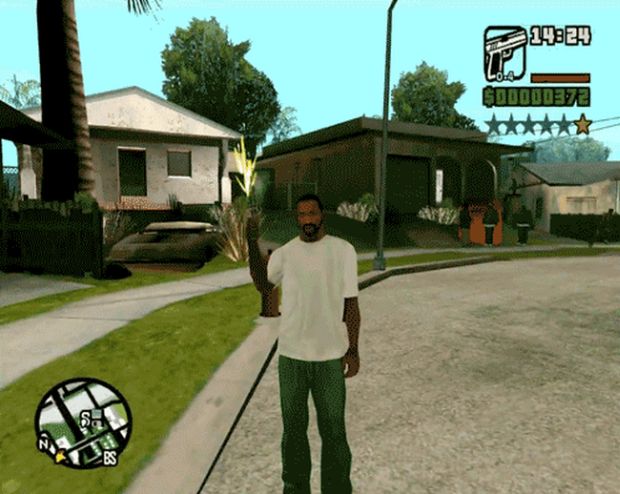The width and height of the screenshot is (620, 494).
Task: Select the pistol weapon icon
Action: tap(505, 53)
